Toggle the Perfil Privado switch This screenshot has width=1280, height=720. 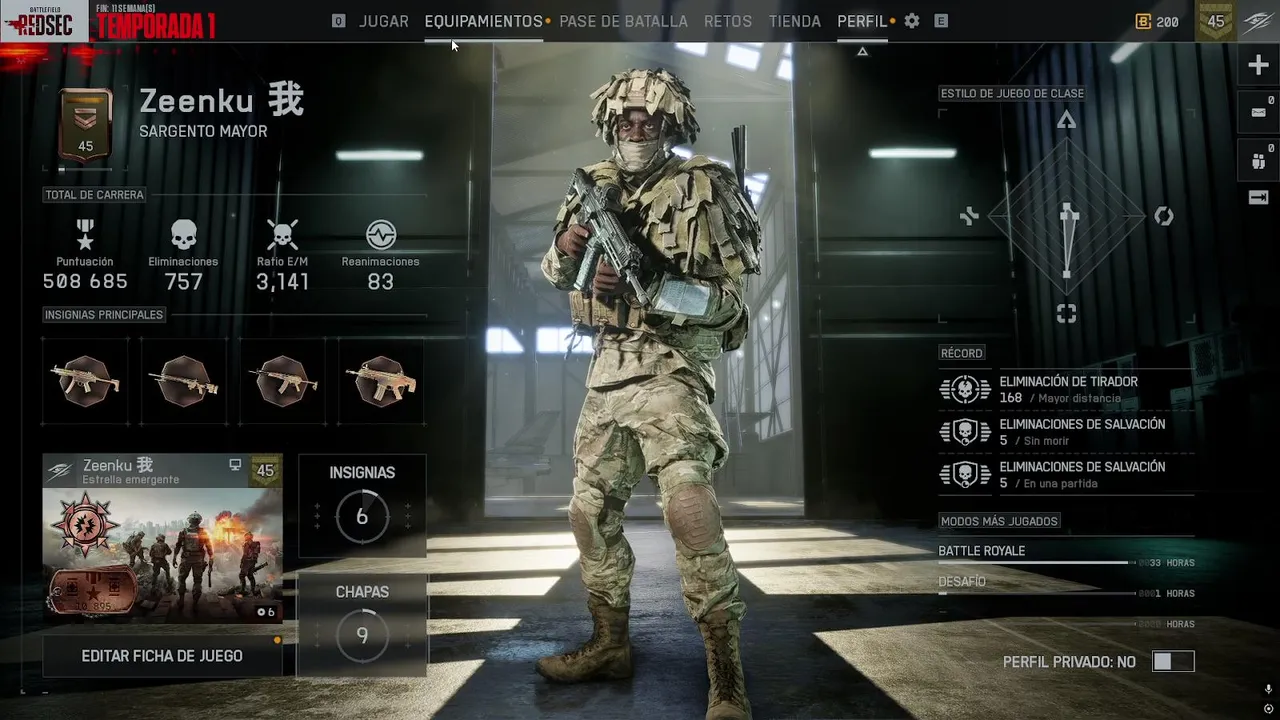coord(1172,662)
